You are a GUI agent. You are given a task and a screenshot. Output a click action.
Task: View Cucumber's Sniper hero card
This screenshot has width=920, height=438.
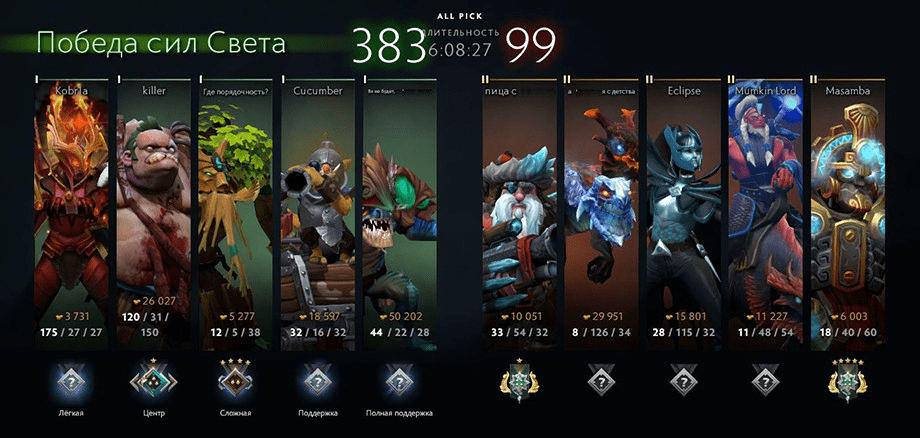[318, 205]
